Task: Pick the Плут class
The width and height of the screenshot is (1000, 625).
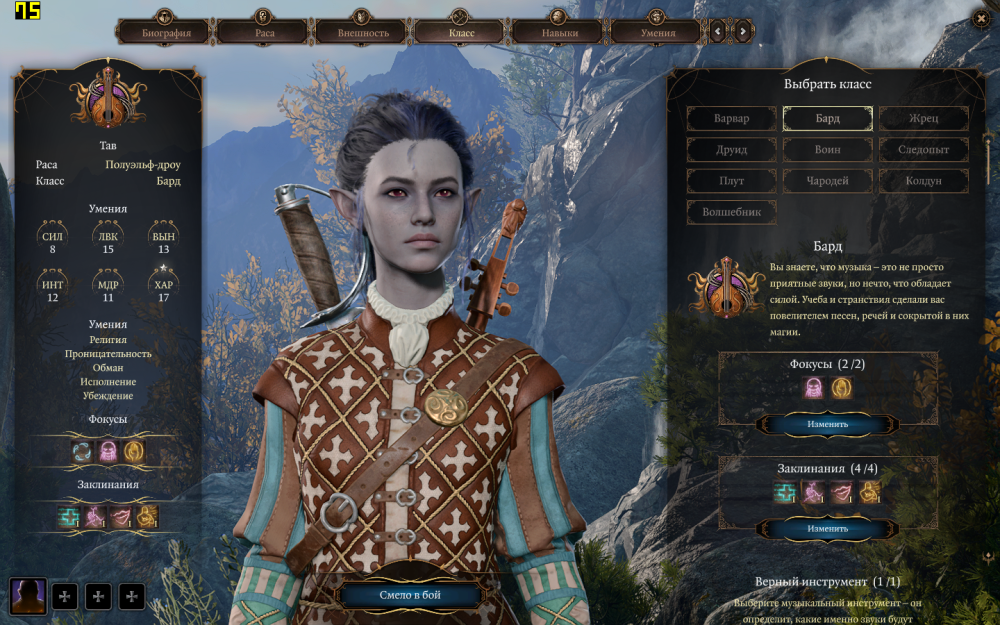Action: tap(731, 181)
